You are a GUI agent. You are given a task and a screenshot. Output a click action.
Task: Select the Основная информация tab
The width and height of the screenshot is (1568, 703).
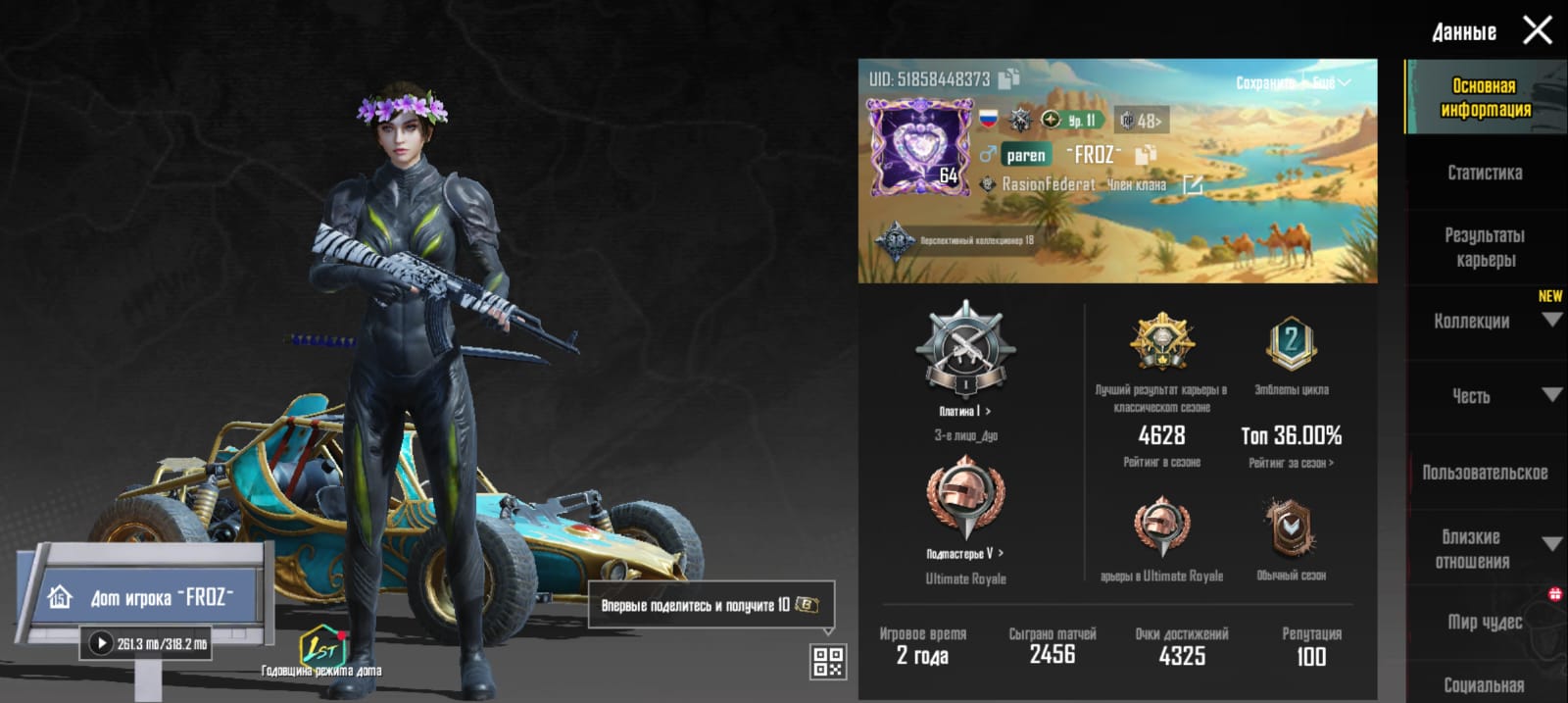[x=1485, y=97]
